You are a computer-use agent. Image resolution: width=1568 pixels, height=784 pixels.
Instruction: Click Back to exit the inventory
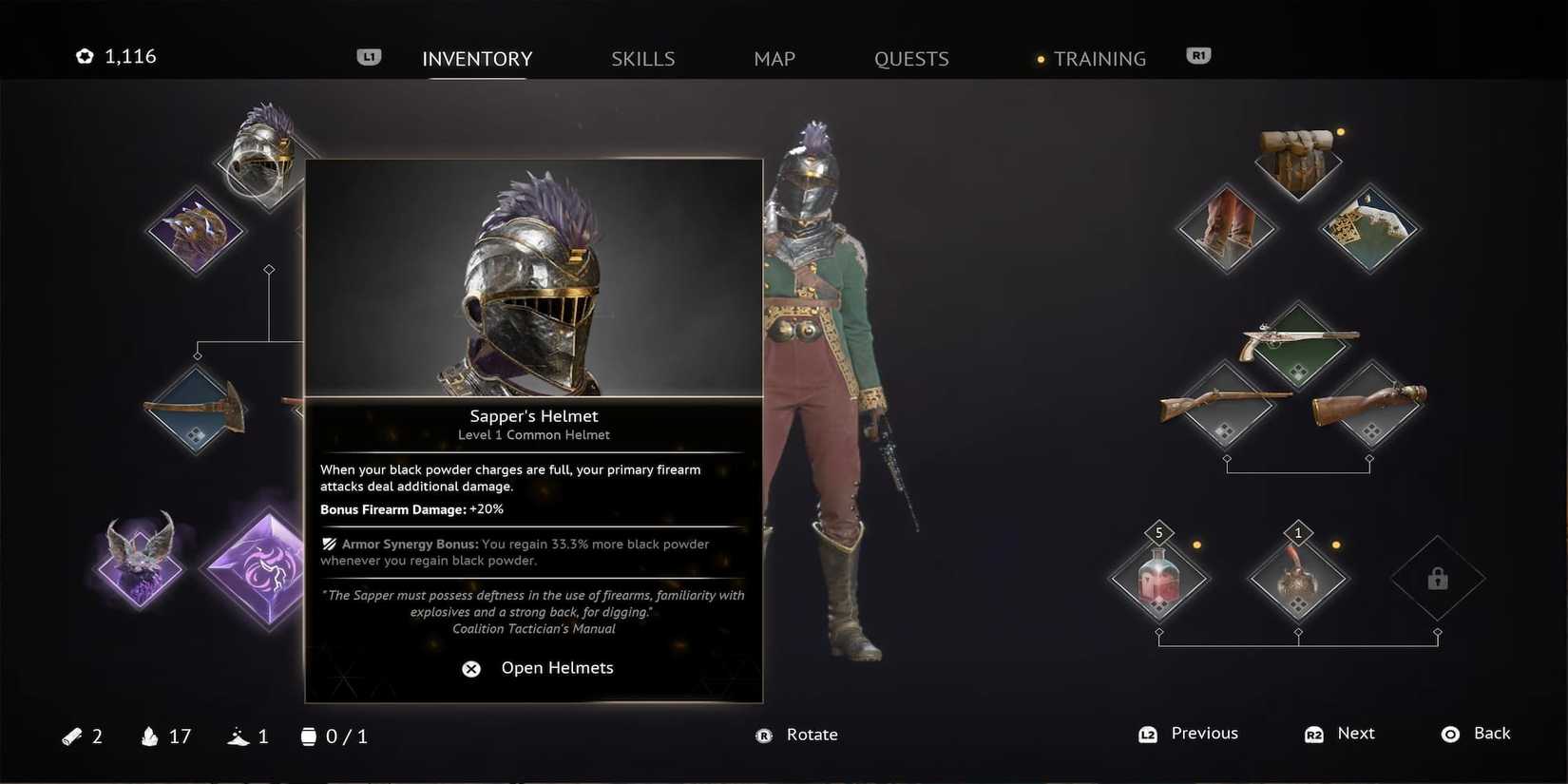point(1479,734)
